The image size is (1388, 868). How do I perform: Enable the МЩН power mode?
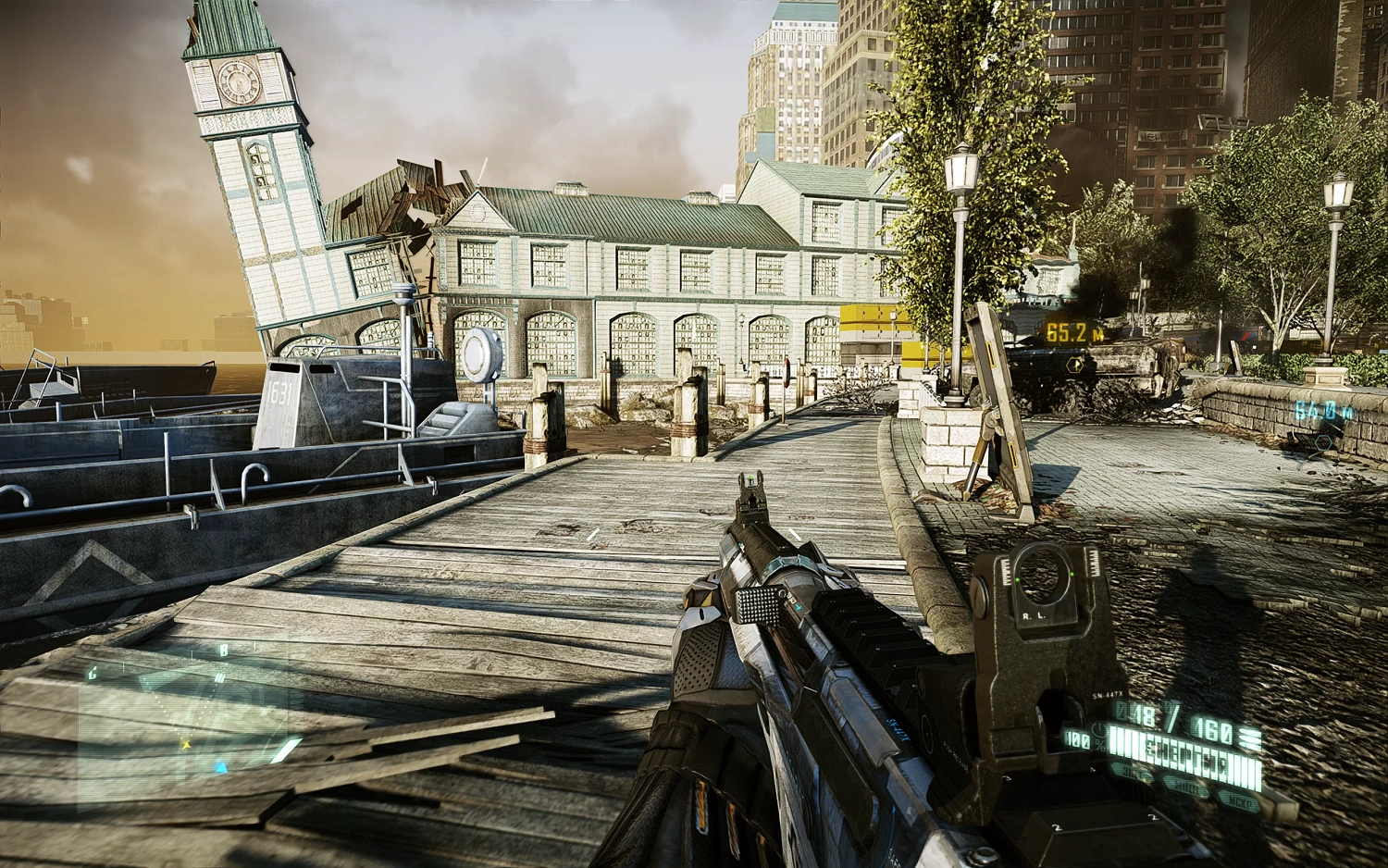[x=1186, y=787]
